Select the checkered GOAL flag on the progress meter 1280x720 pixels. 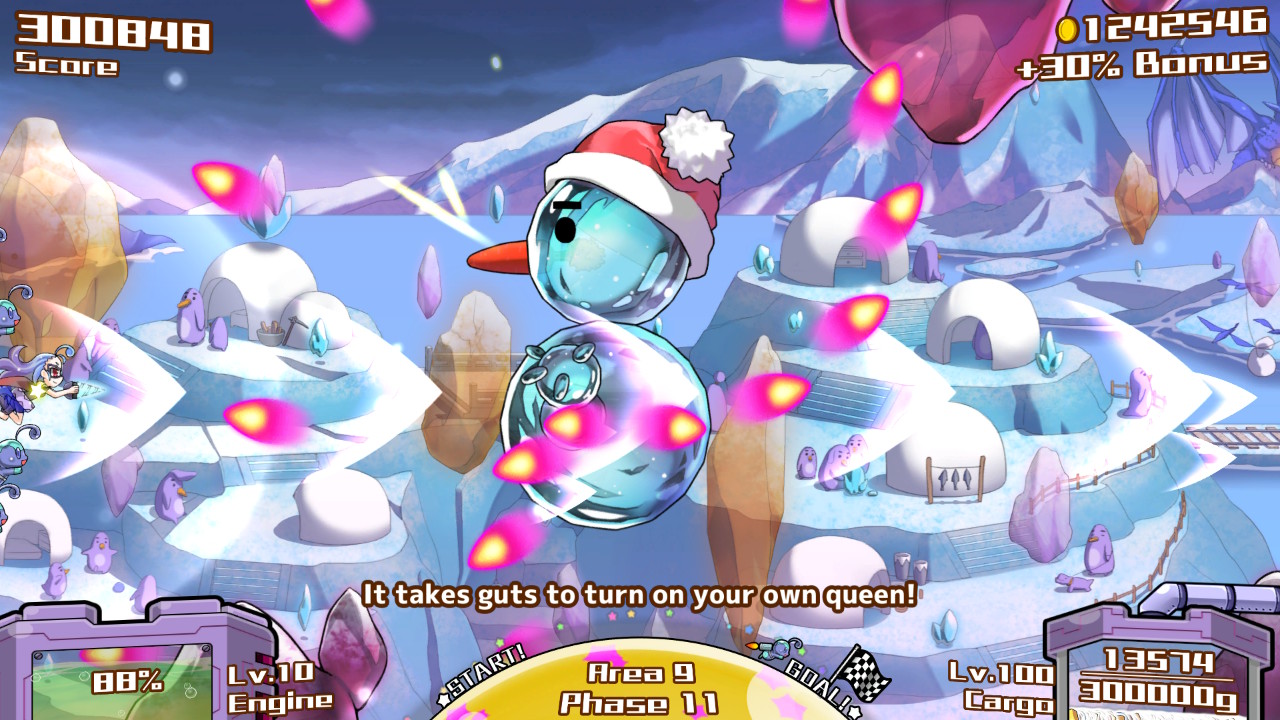(862, 675)
